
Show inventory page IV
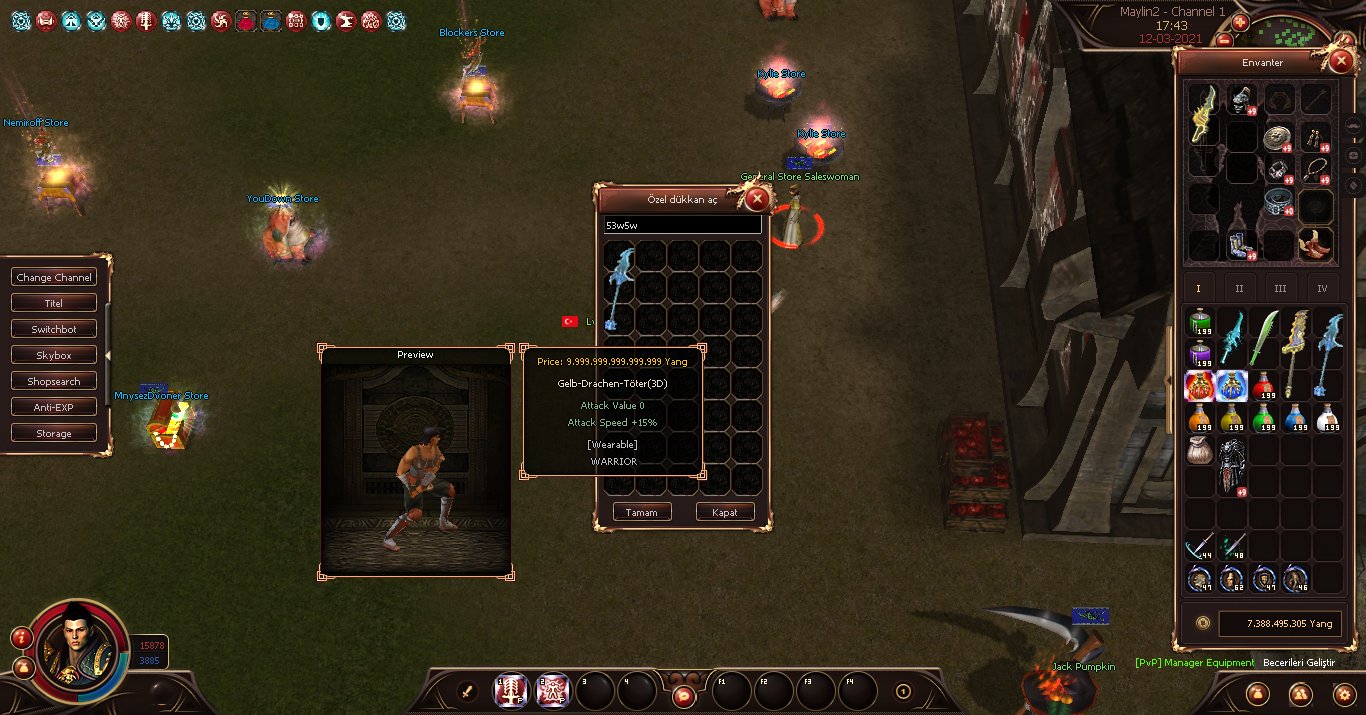click(x=1321, y=288)
